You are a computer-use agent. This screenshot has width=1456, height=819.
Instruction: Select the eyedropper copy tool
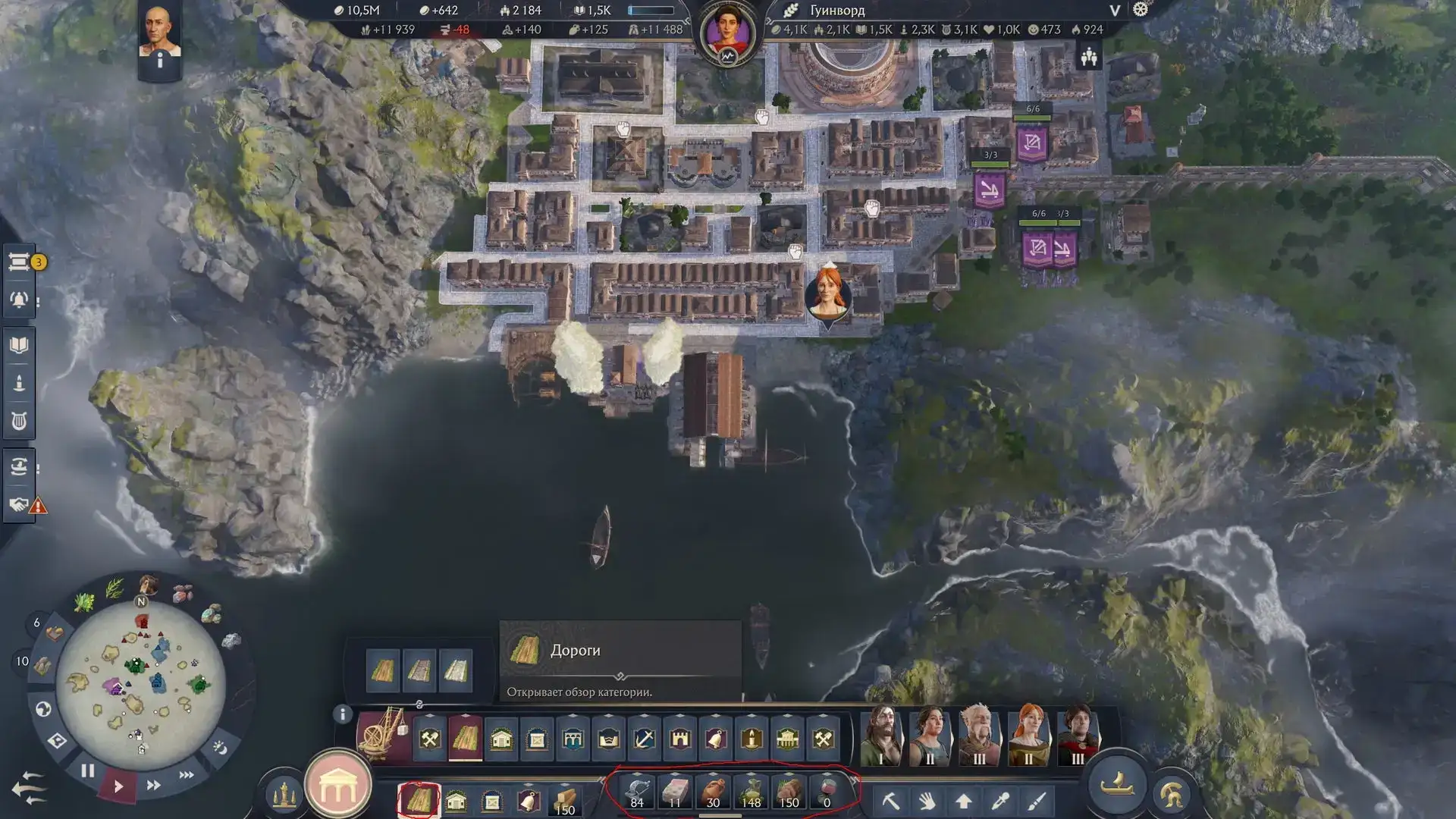click(1000, 801)
